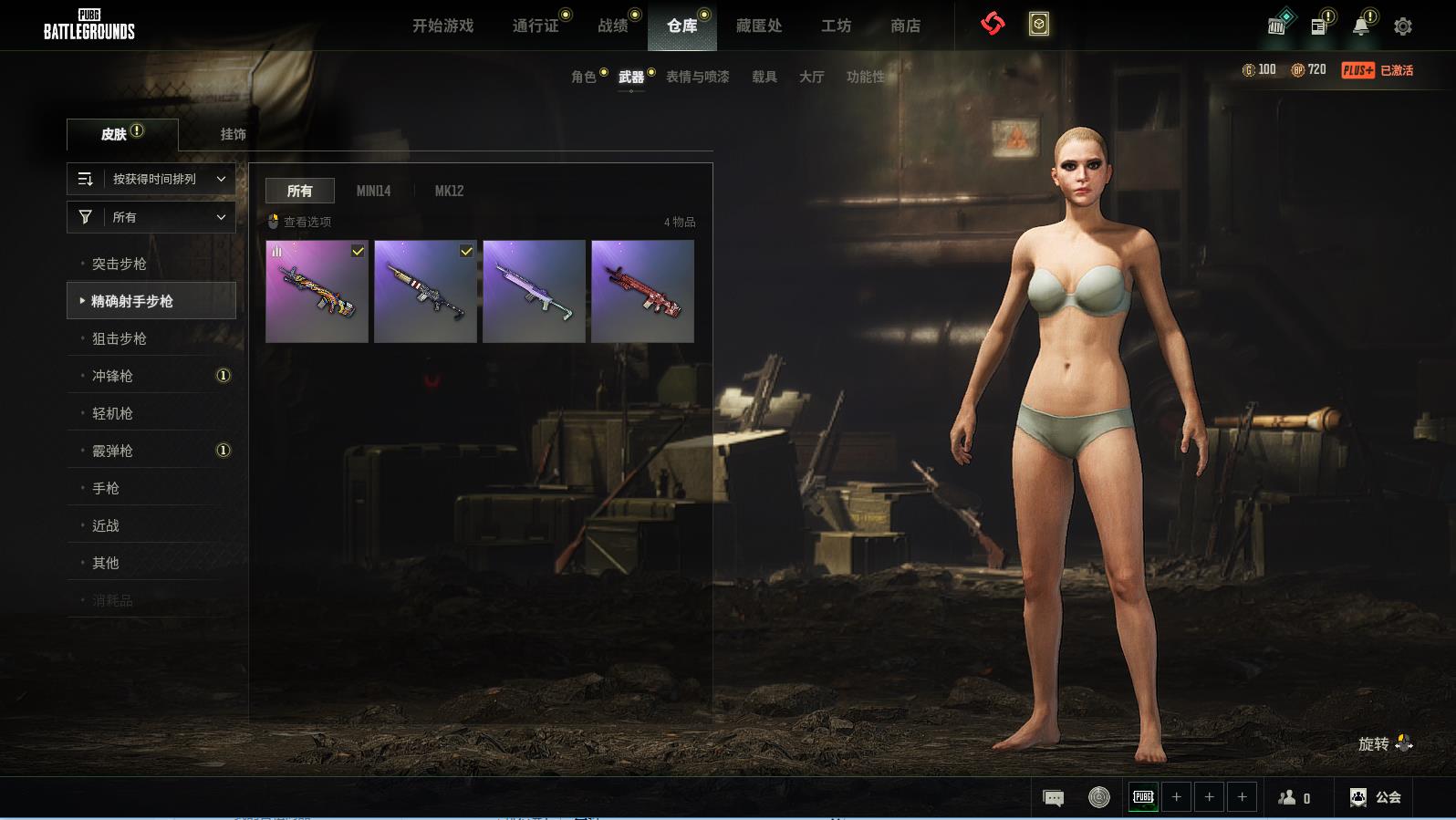Open the 所有 filter dropdown
The width and height of the screenshot is (1456, 820).
coord(151,217)
